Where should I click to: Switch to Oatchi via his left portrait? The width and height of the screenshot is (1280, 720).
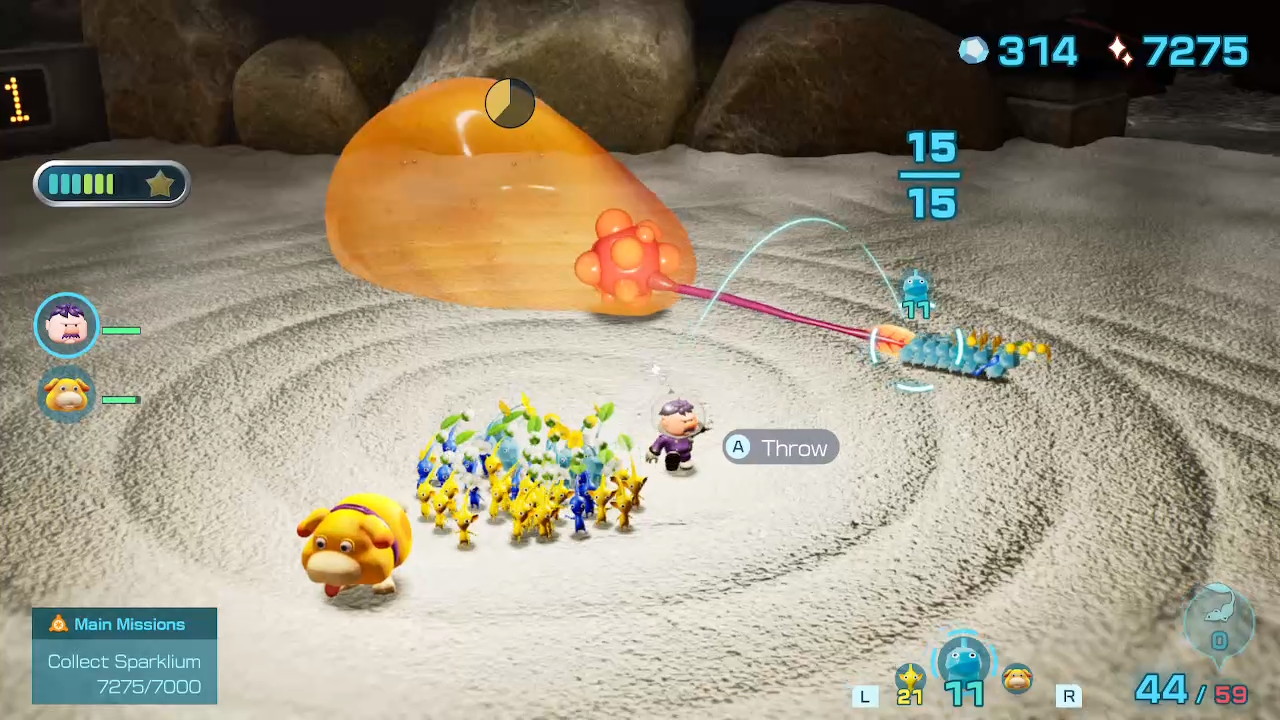tap(66, 395)
